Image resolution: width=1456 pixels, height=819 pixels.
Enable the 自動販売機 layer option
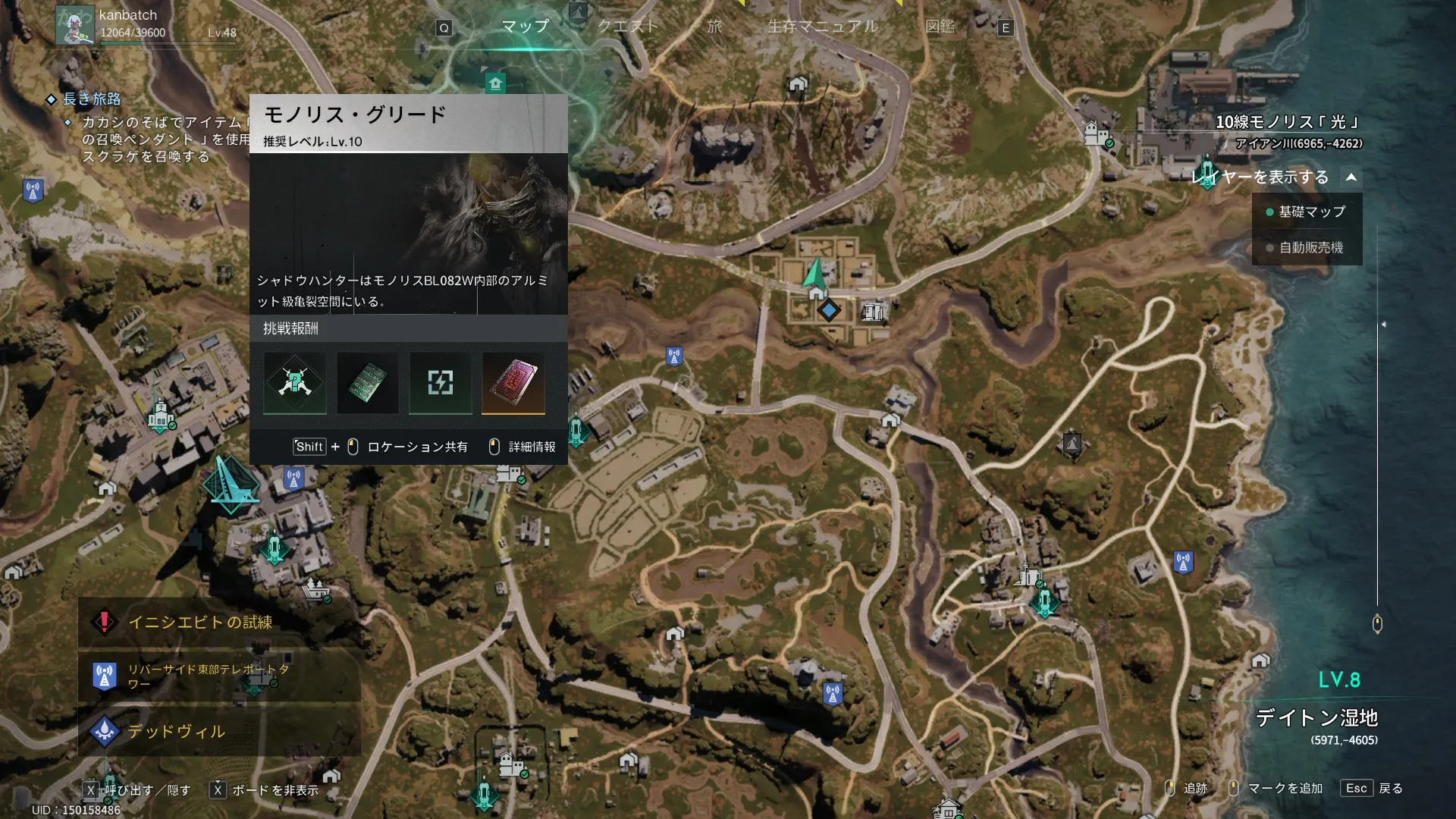point(1306,248)
